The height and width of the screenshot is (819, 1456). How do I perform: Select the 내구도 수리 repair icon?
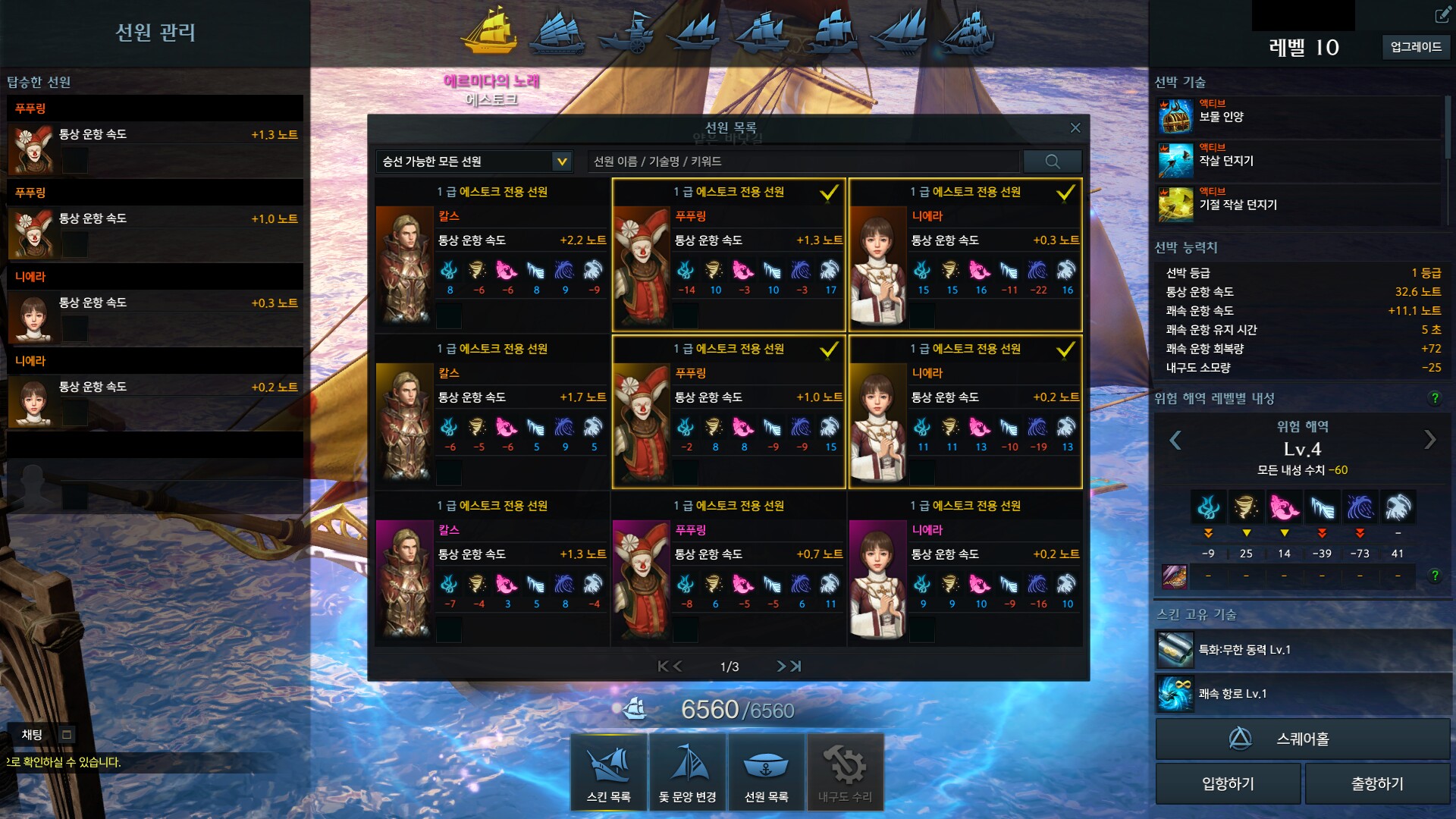844,770
